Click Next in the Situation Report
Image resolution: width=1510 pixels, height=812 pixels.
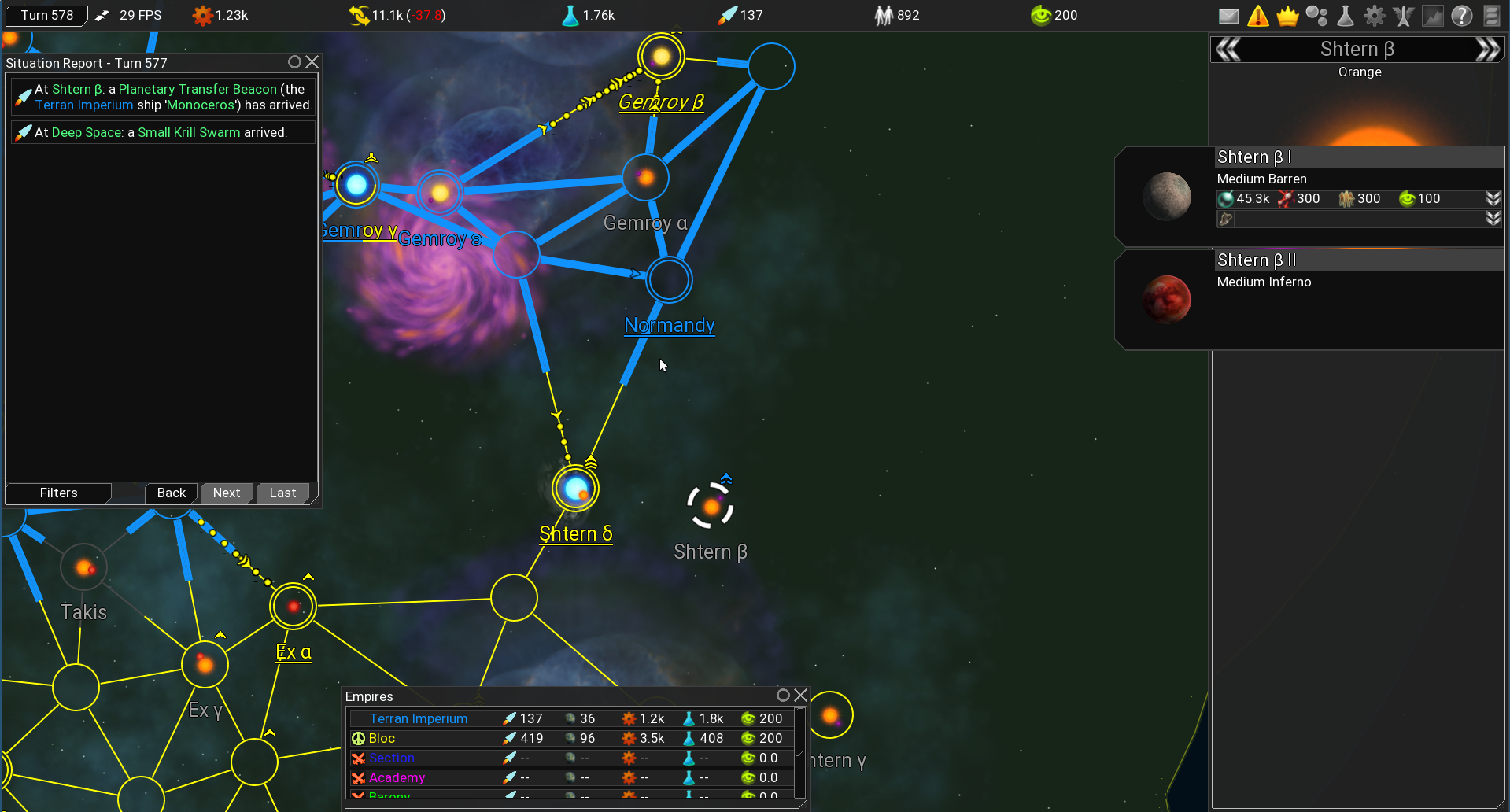coord(226,493)
